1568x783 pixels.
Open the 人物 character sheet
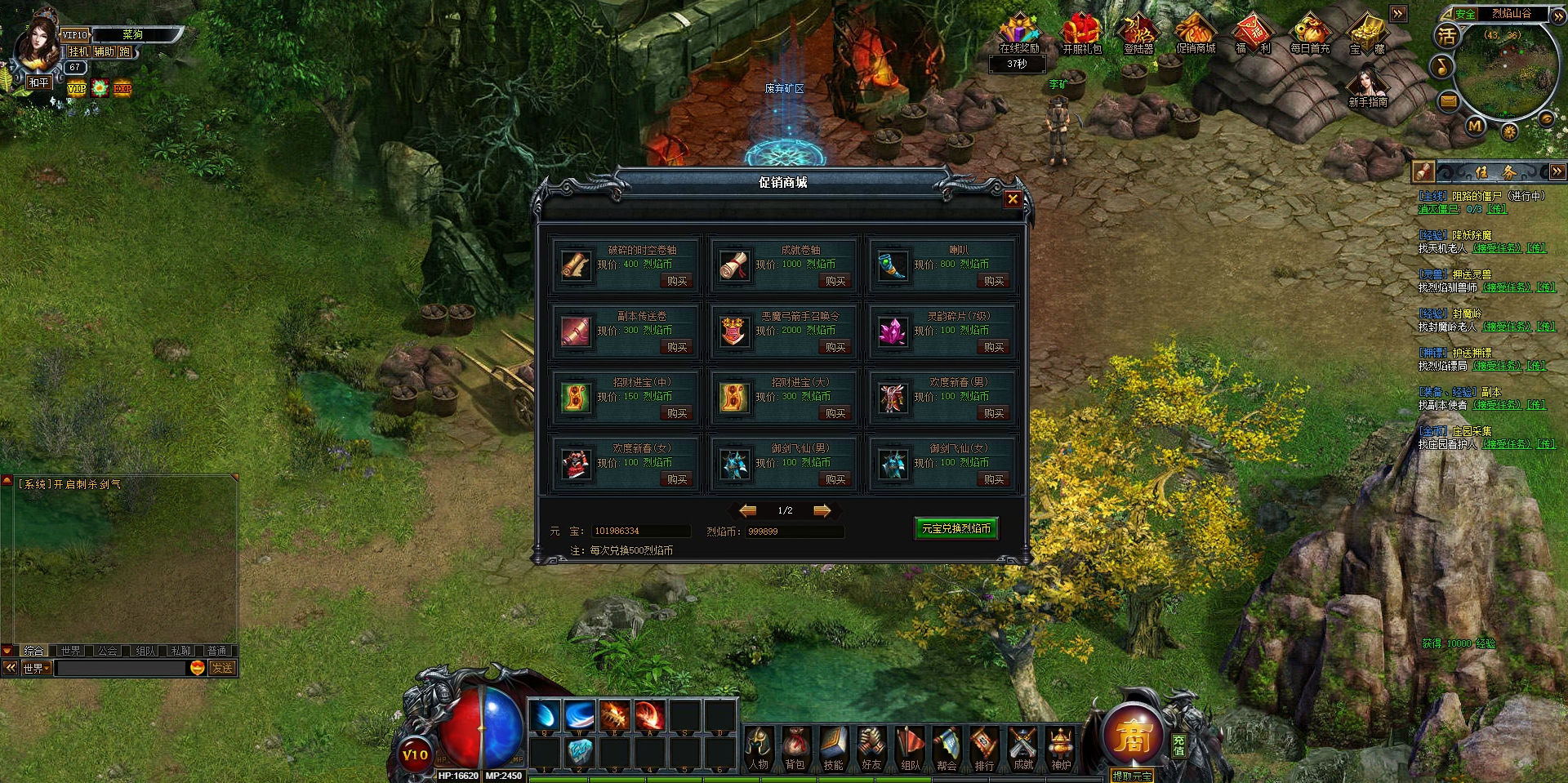(x=758, y=749)
